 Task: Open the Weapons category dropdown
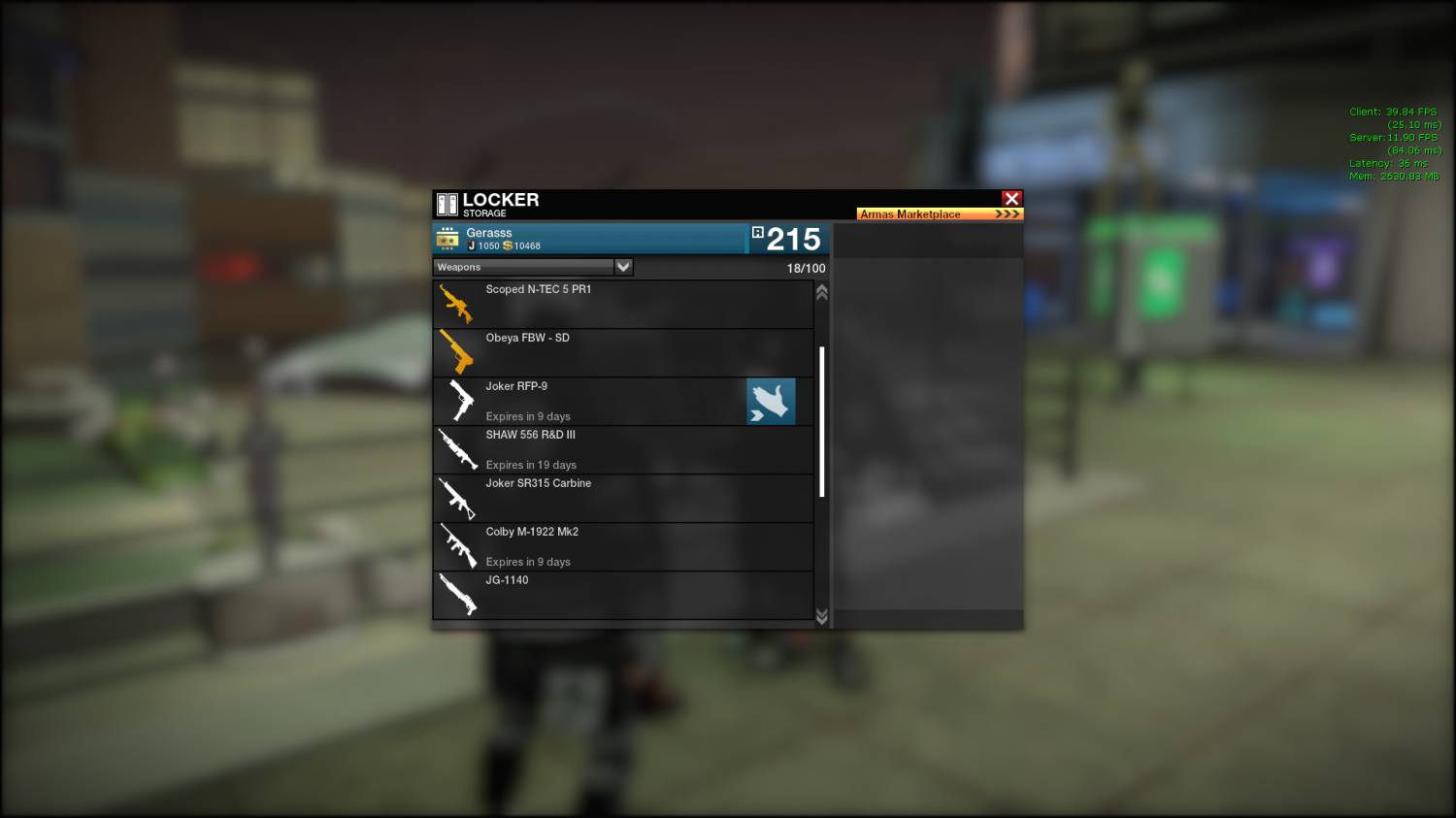tap(623, 267)
